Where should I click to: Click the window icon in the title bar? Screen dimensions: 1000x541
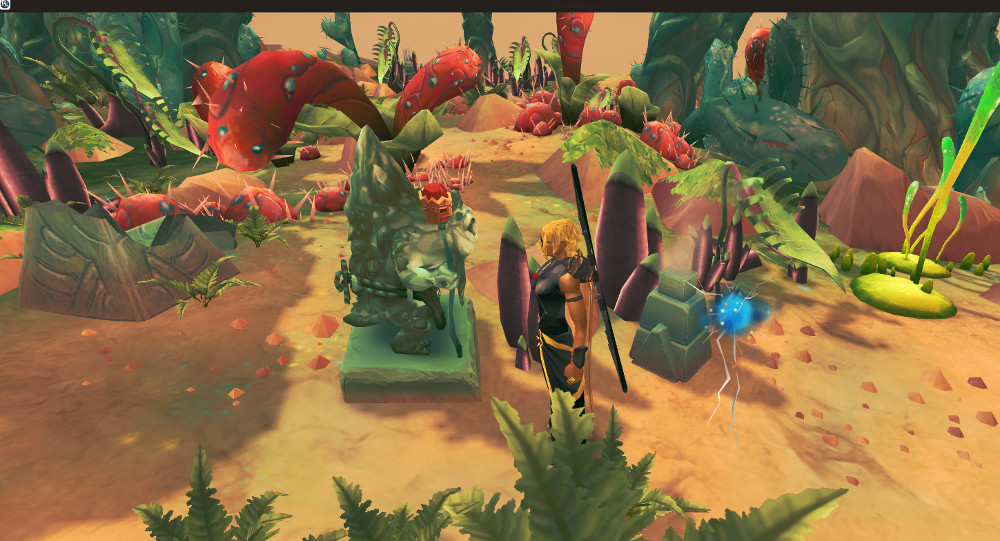[5, 5]
